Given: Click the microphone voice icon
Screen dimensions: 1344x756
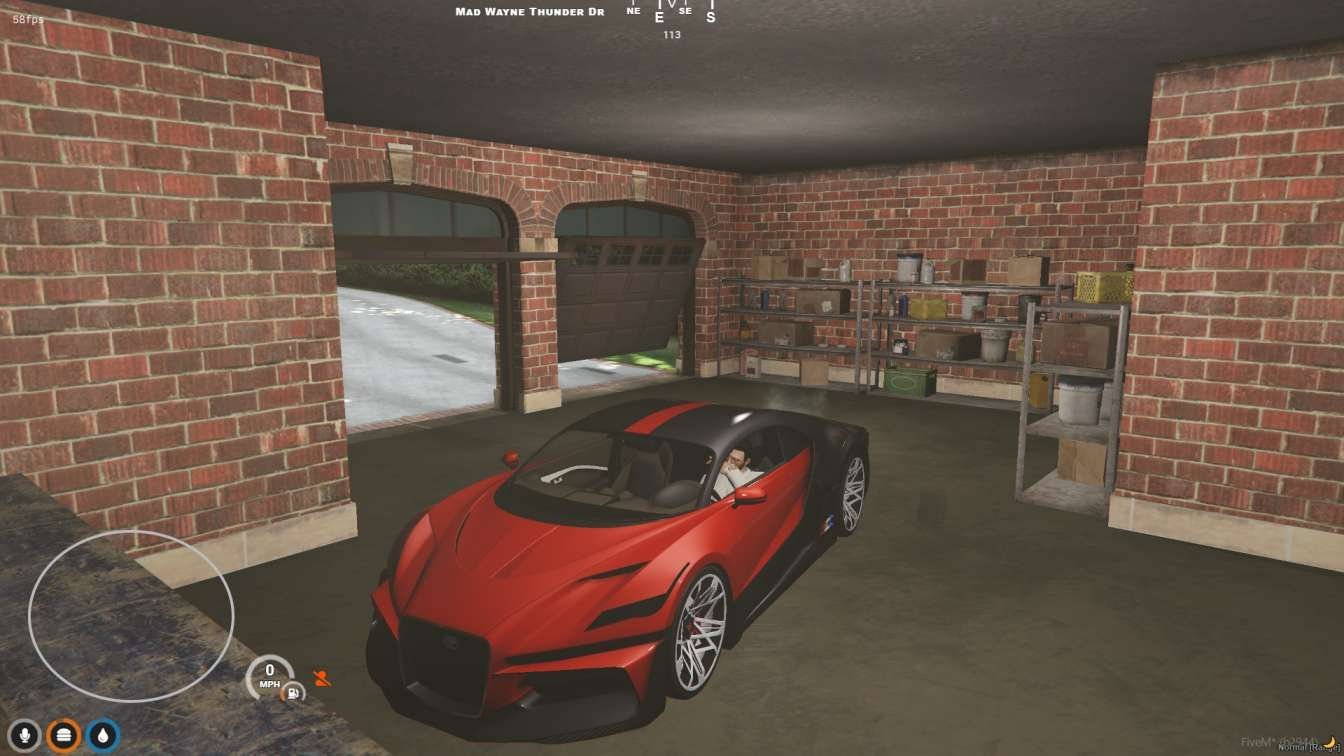Looking at the screenshot, I should [x=26, y=735].
